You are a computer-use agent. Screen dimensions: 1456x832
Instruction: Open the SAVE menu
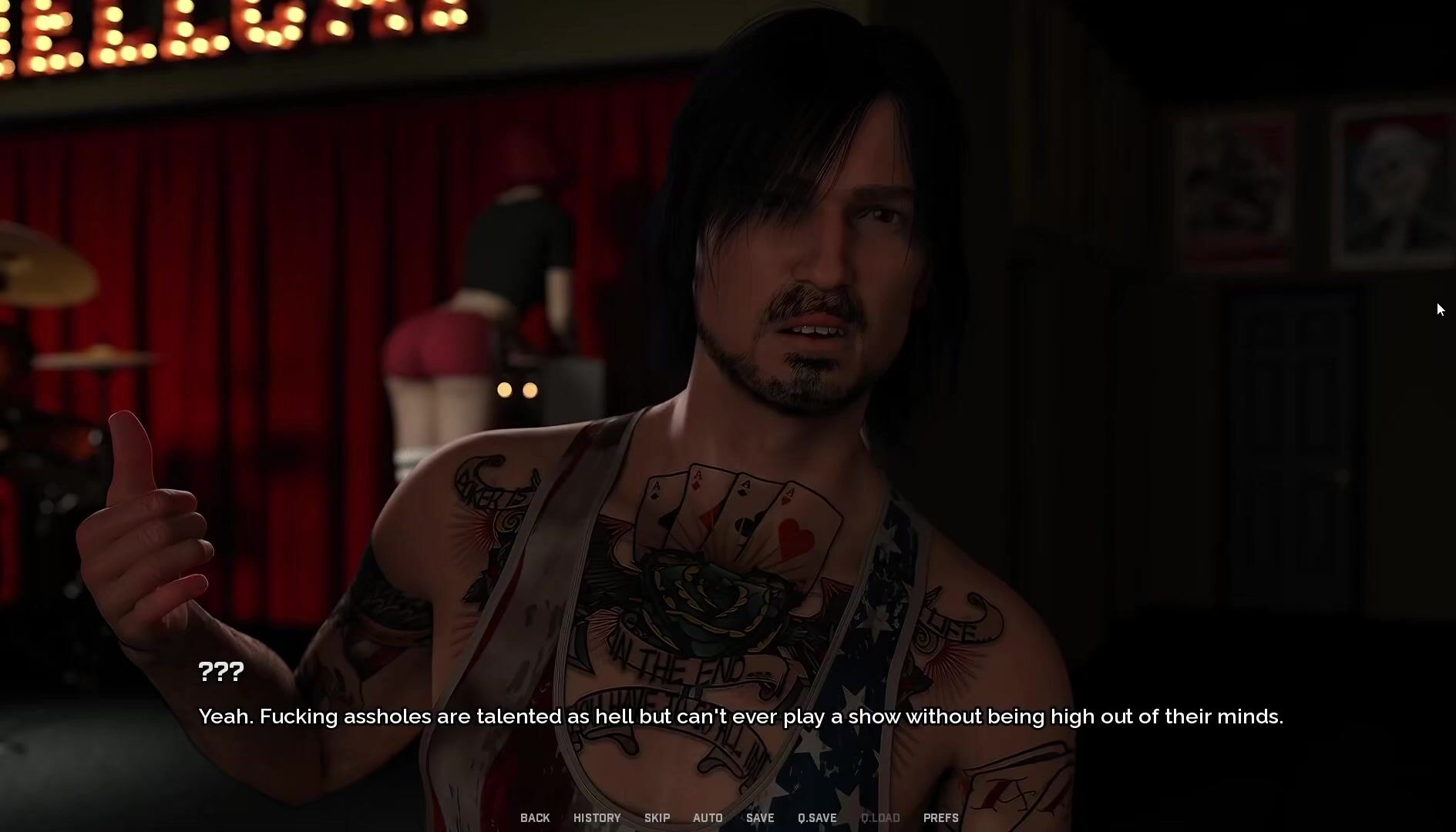[760, 817]
